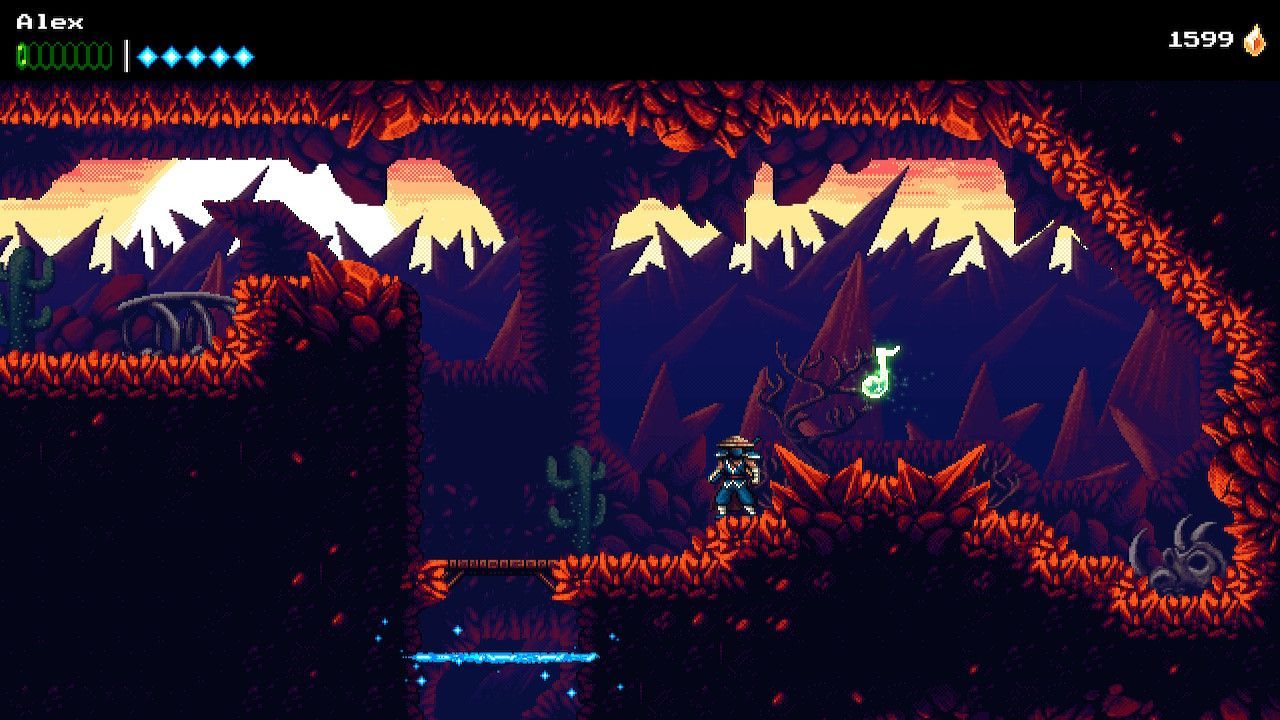Click the middle blue diamond in the HUD
The width and height of the screenshot is (1280, 720).
pos(195,55)
